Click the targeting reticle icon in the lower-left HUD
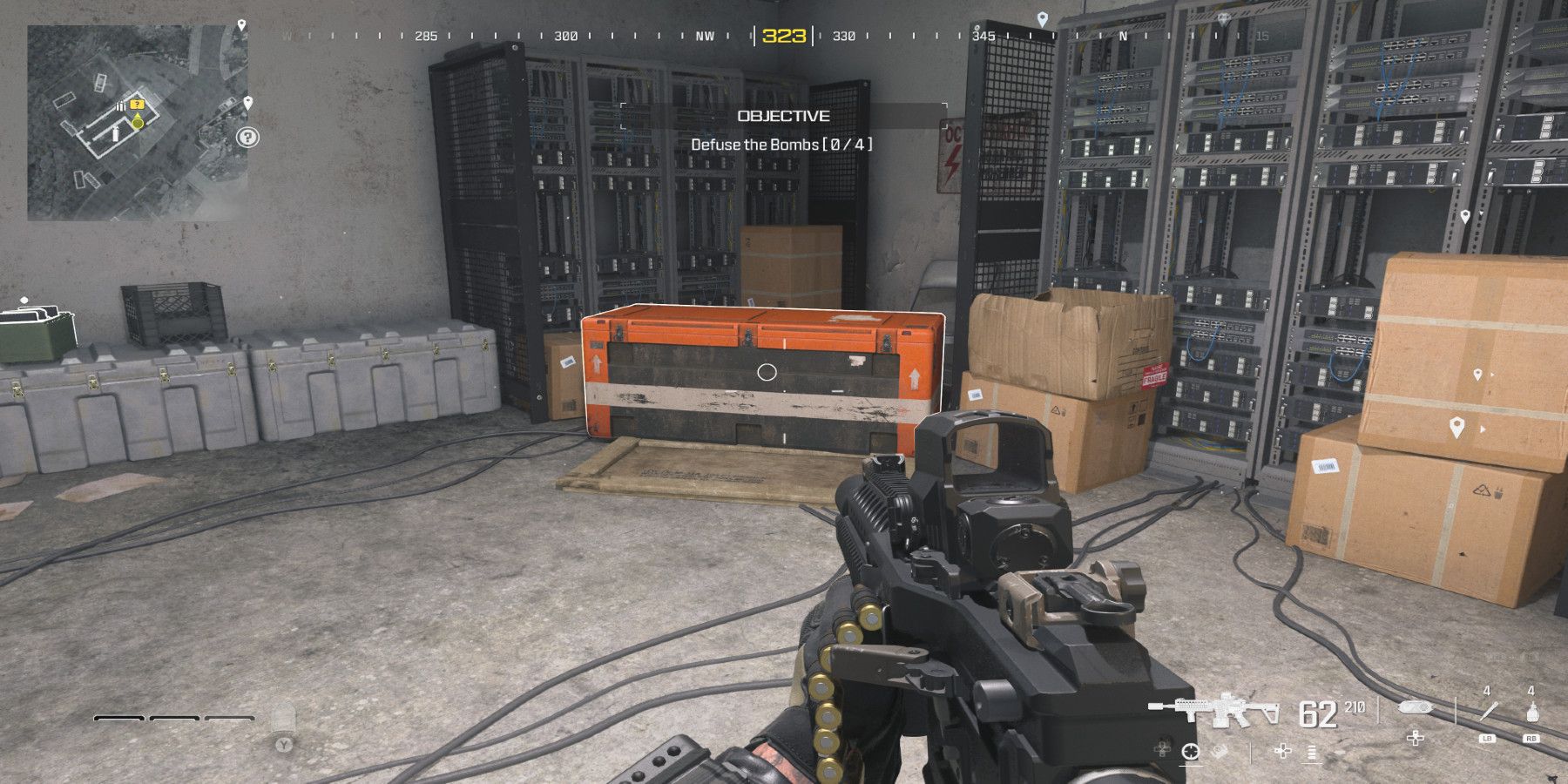Image resolution: width=1568 pixels, height=784 pixels. coord(1191,751)
